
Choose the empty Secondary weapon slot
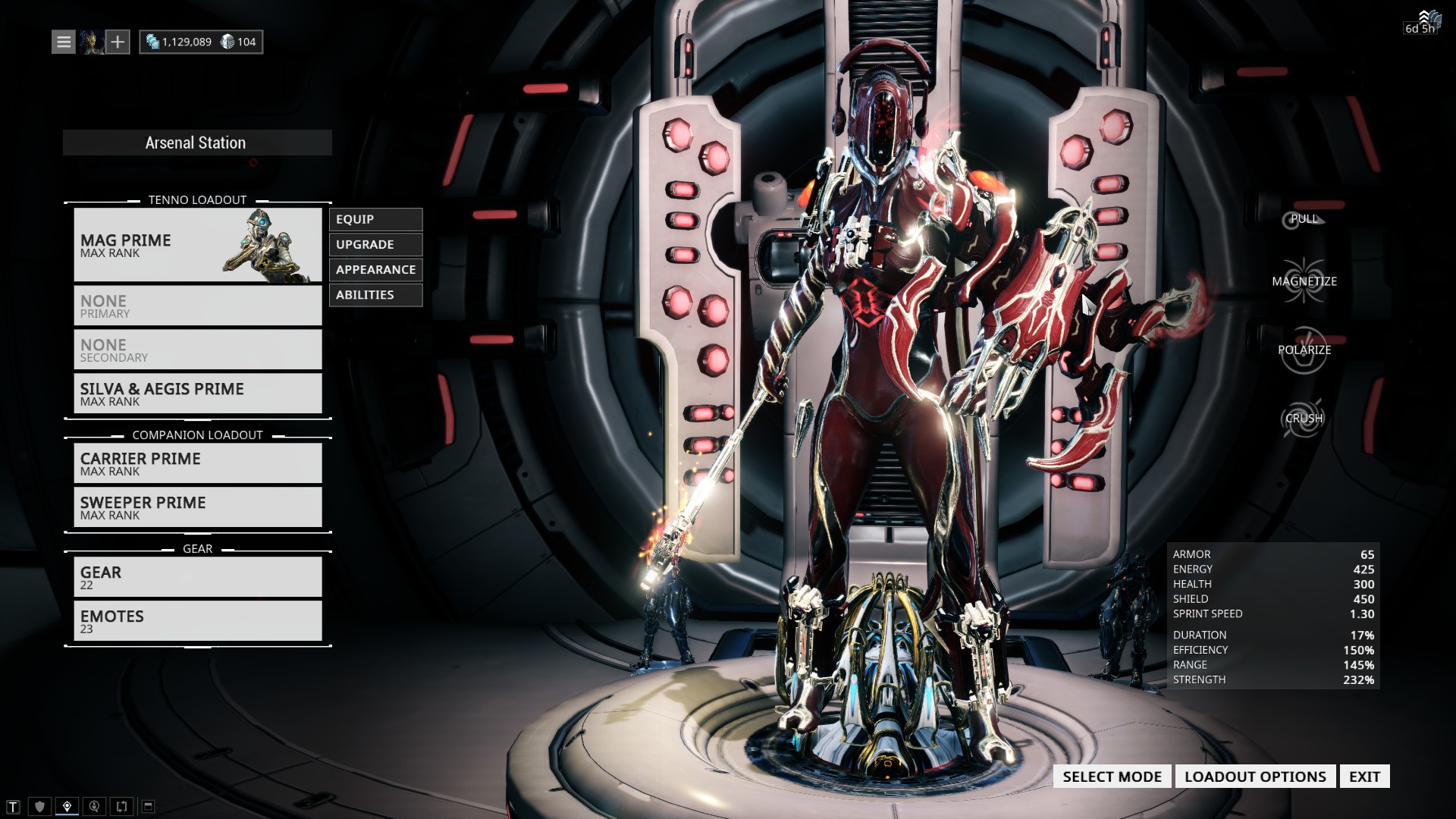197,350
